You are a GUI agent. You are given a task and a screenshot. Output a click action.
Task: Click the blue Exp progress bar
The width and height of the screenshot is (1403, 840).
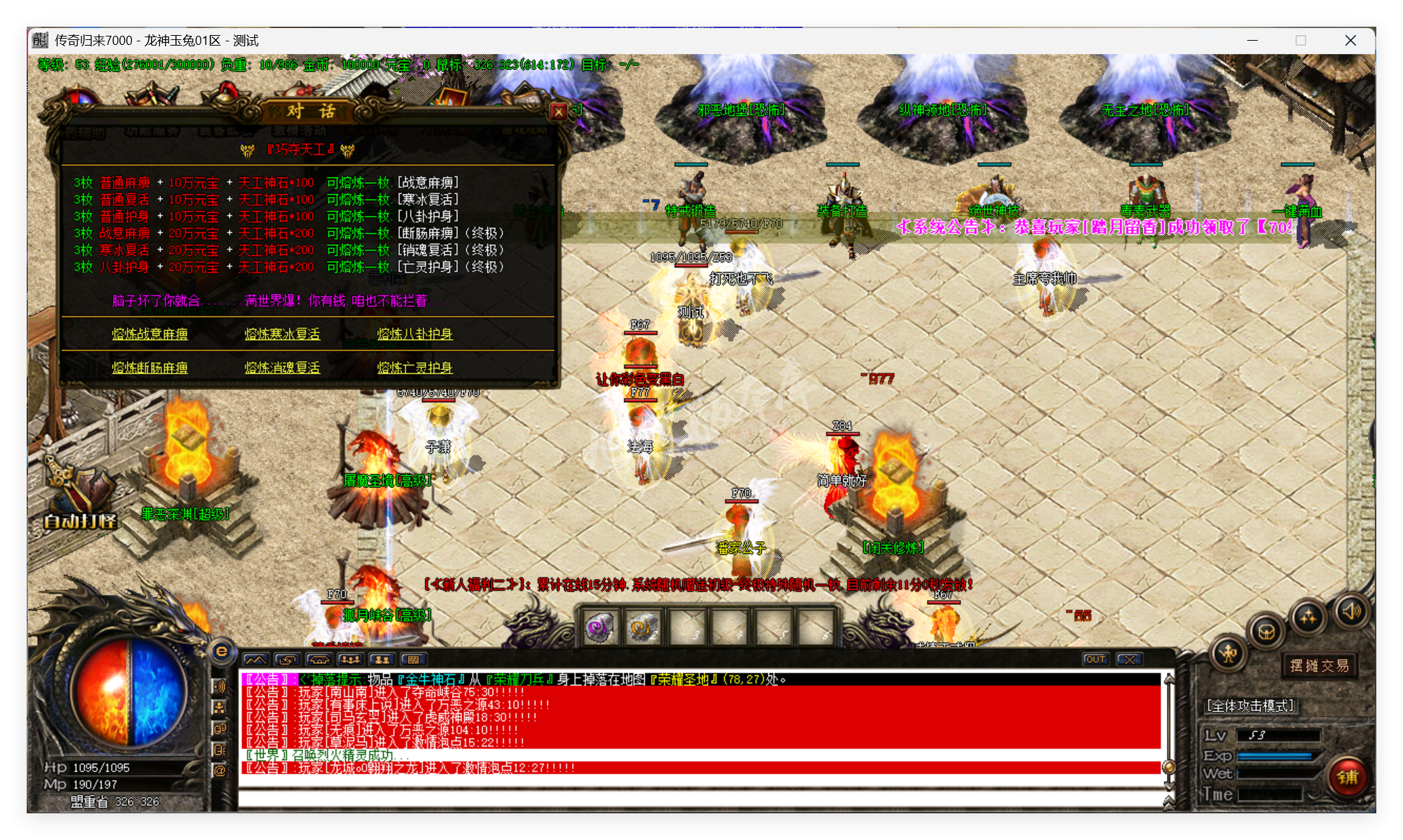[1275, 756]
